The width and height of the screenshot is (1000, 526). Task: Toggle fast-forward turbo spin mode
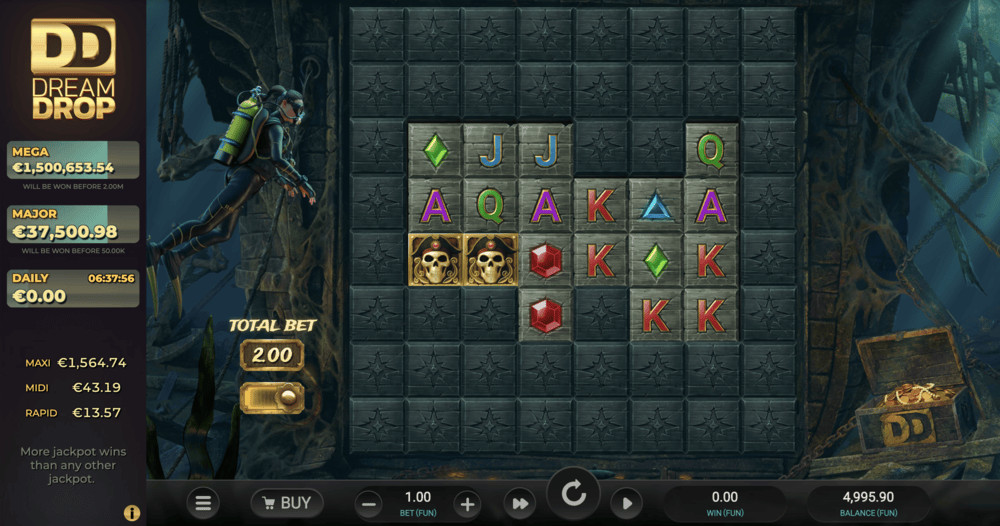click(x=520, y=503)
